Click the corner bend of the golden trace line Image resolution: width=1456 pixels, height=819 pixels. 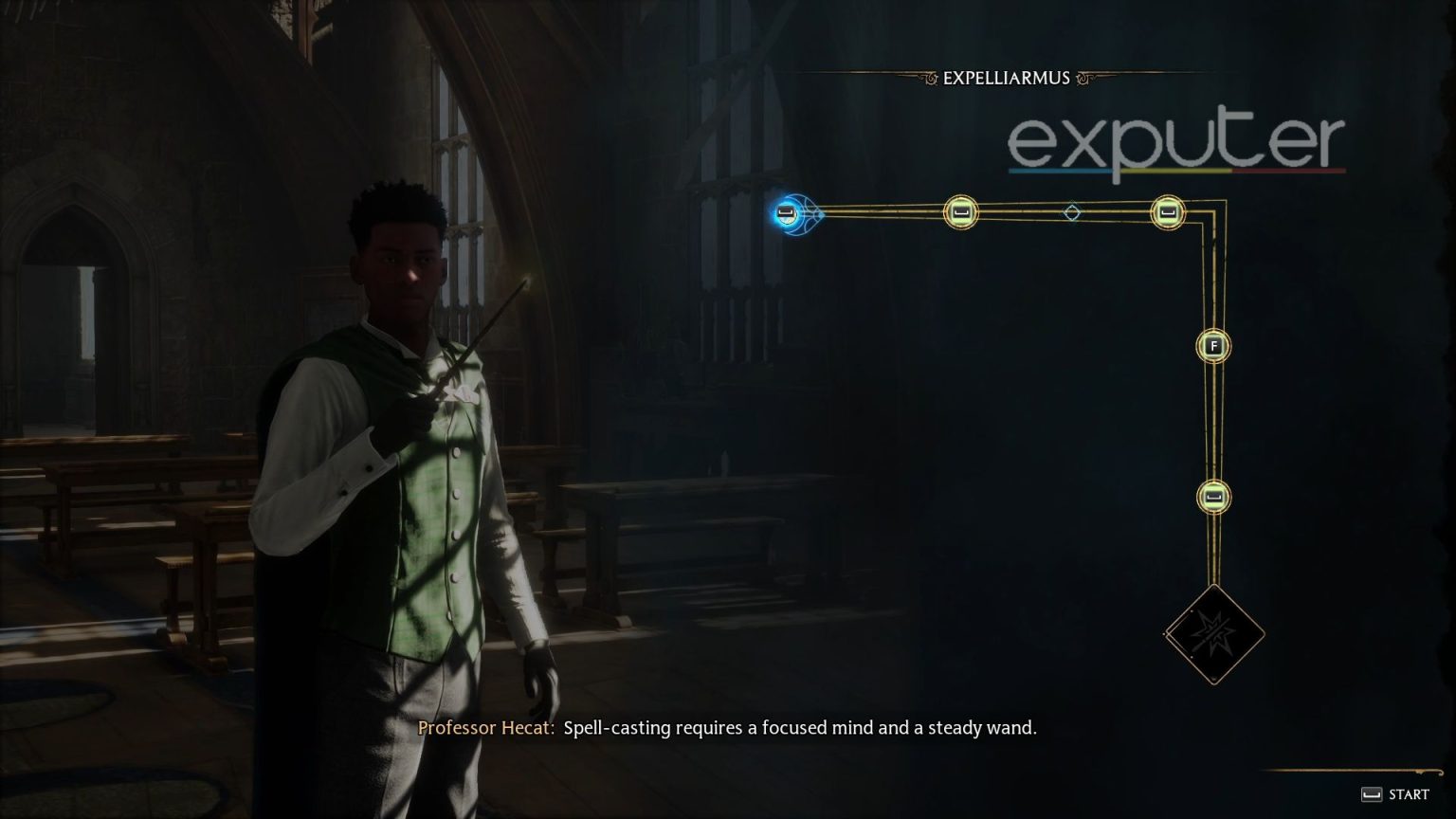click(x=1214, y=212)
